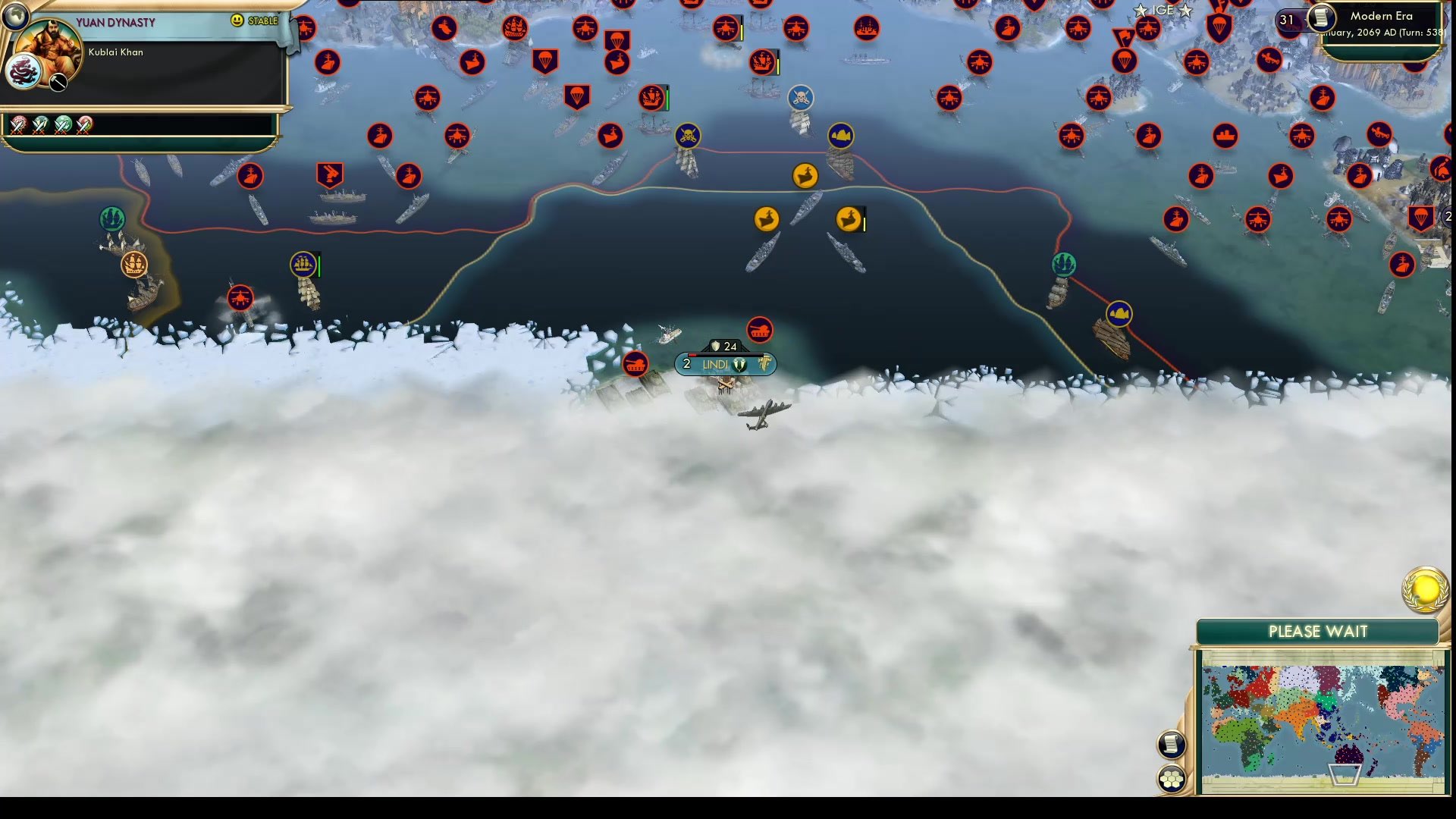
Task: Select the green city-state influence icon
Action: tap(114, 218)
